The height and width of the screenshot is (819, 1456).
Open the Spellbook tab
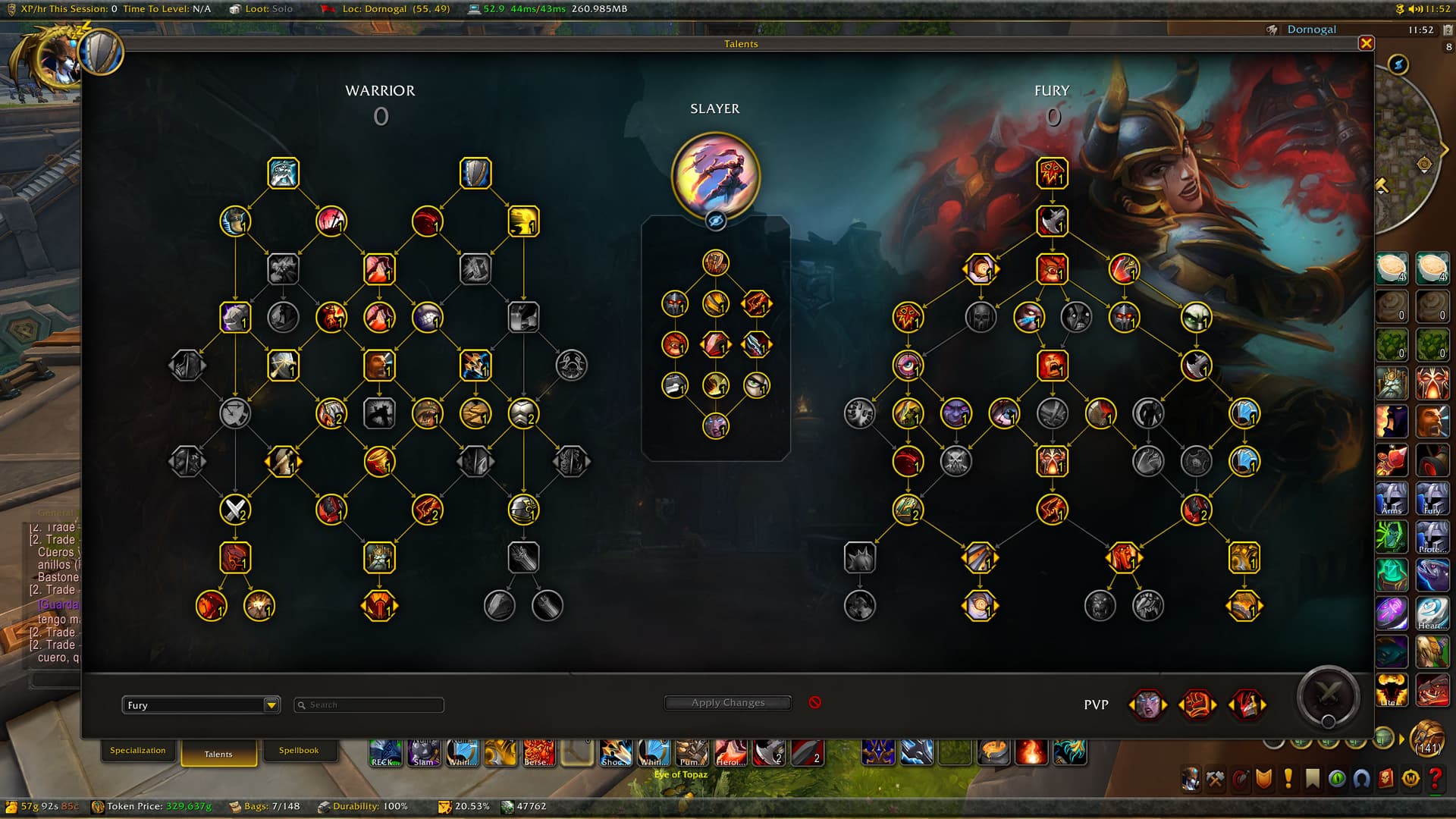298,750
